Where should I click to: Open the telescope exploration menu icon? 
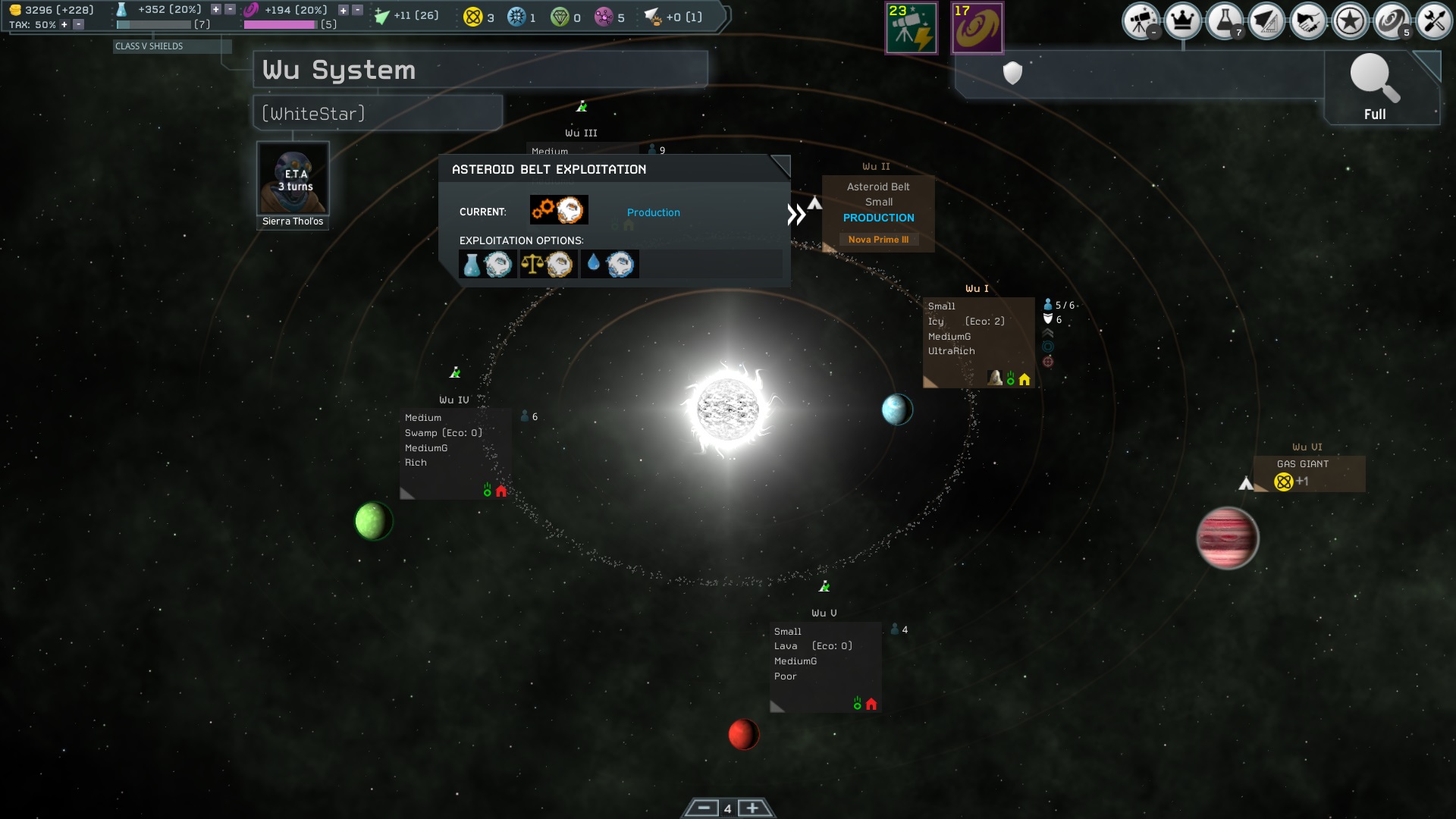(1141, 21)
